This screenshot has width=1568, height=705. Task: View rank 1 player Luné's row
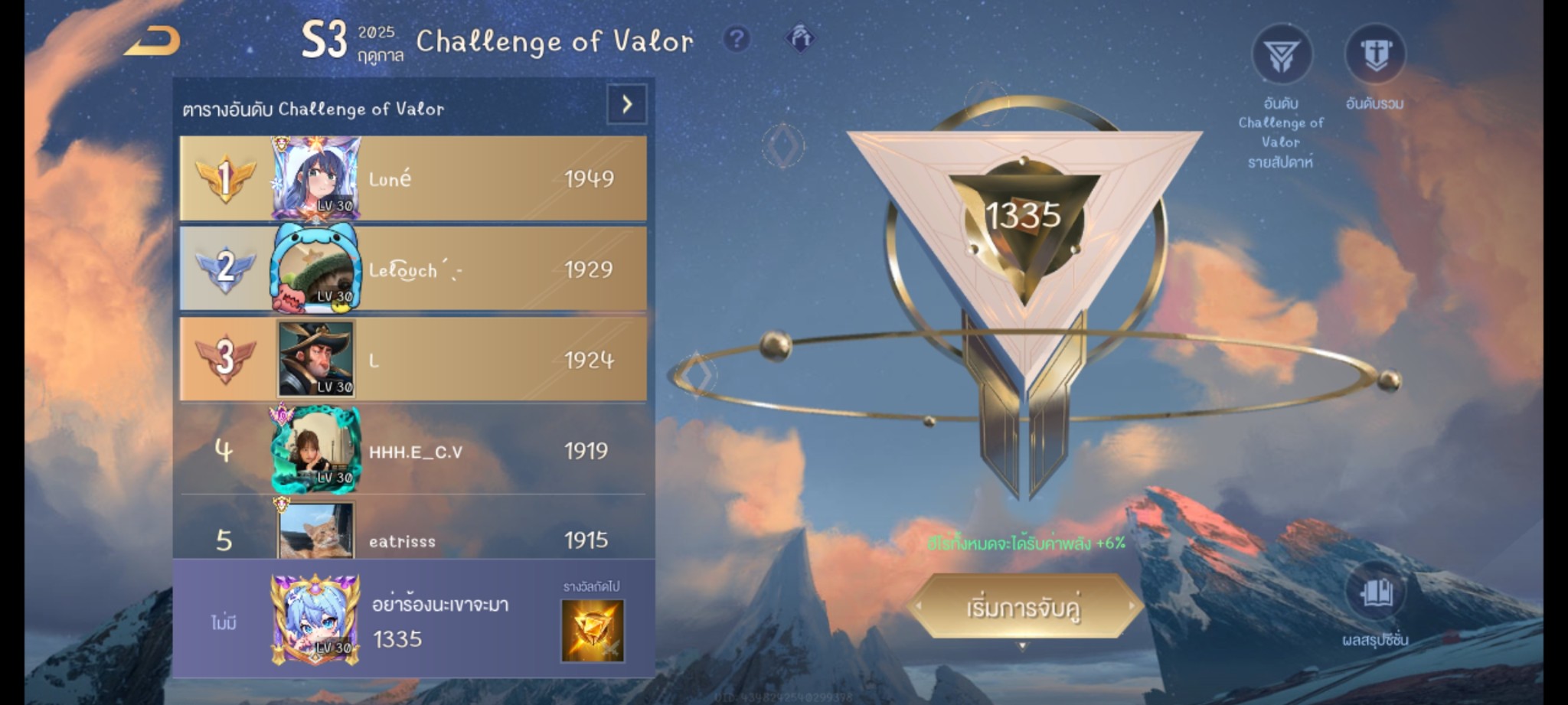tap(413, 179)
